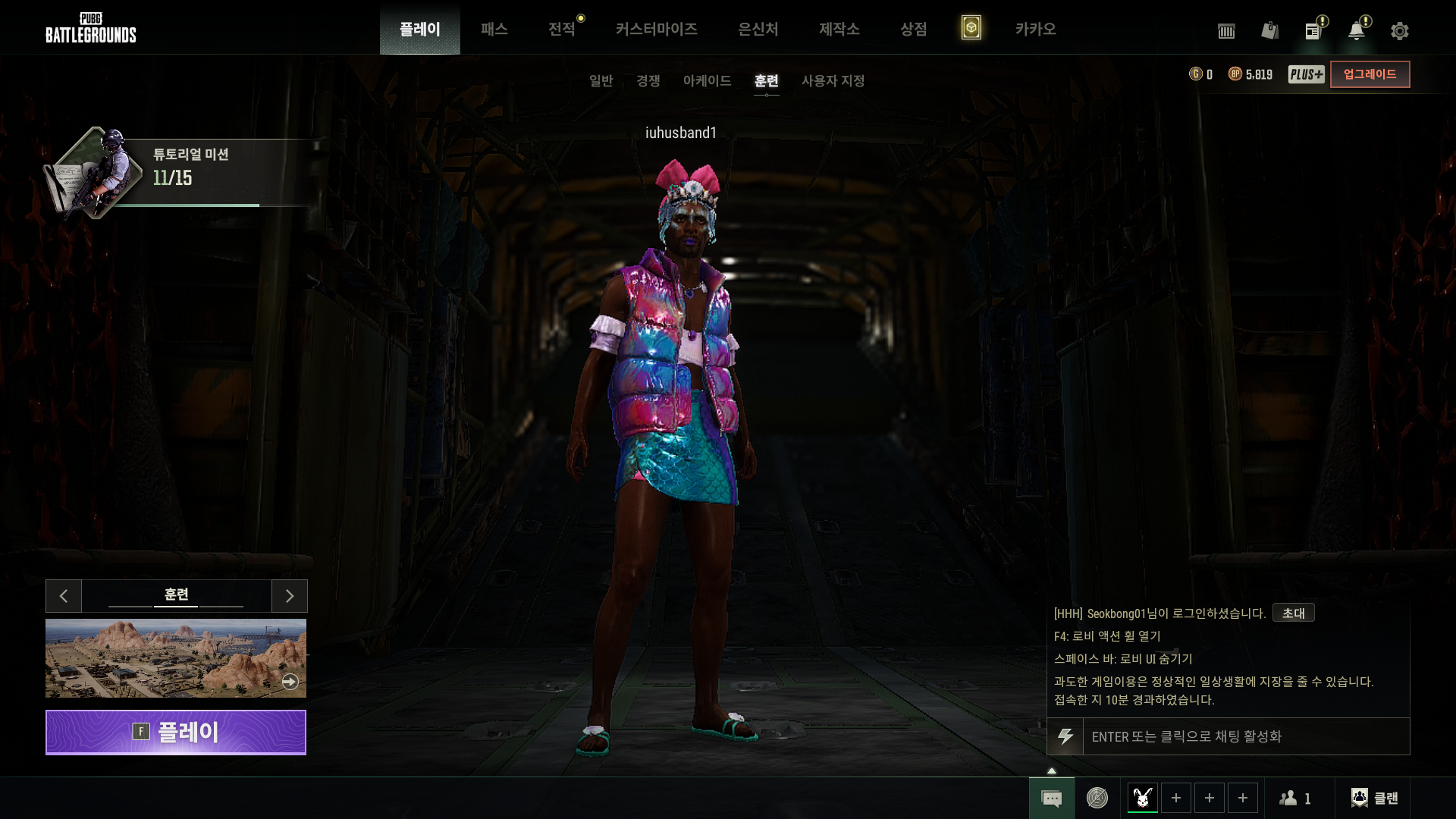Click the 업그레이드 upgrade button
Screen dimensions: 1456x819
click(x=1370, y=74)
